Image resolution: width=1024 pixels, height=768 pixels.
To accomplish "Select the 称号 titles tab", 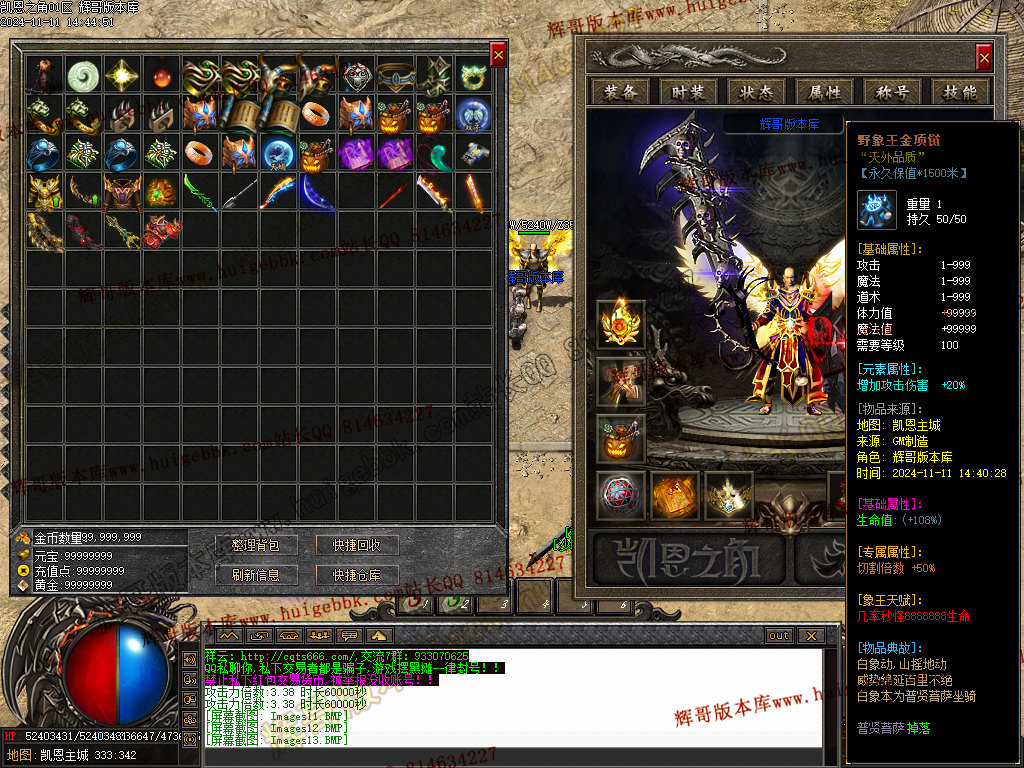I will pos(892,93).
